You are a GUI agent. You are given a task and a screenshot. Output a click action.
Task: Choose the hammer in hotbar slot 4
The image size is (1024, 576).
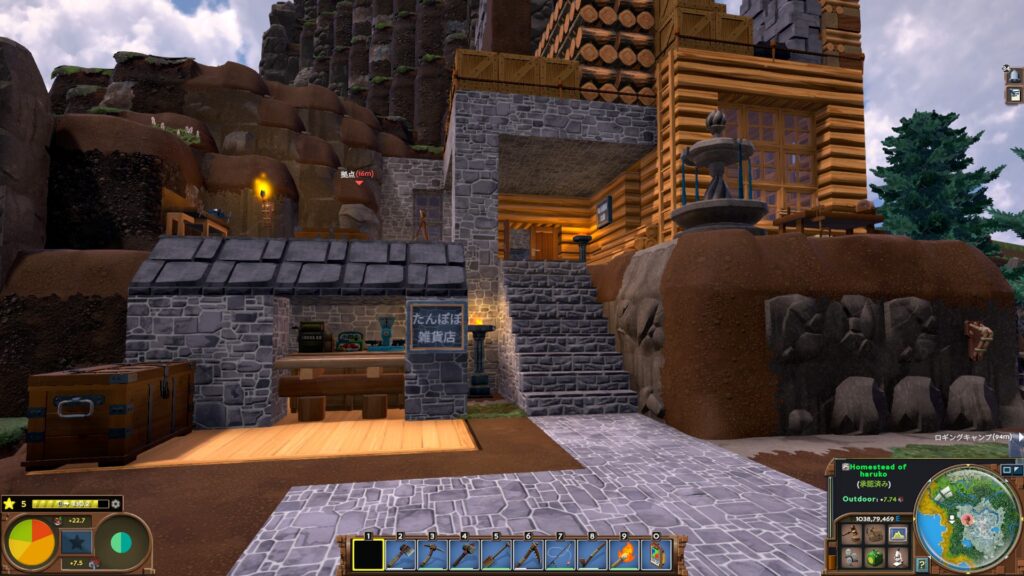[x=464, y=553]
